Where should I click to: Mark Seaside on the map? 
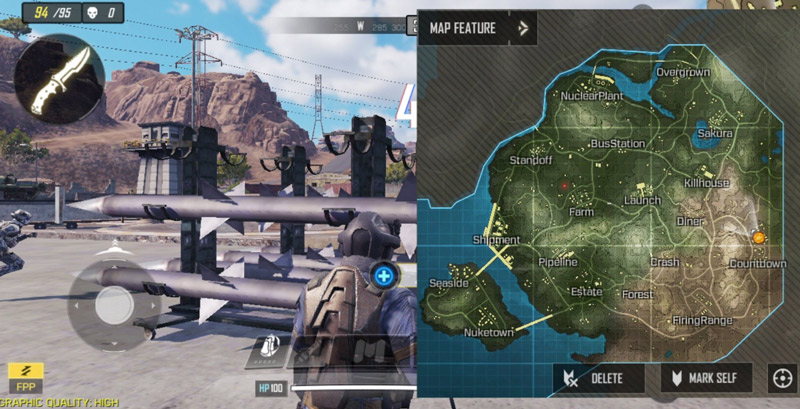448,284
